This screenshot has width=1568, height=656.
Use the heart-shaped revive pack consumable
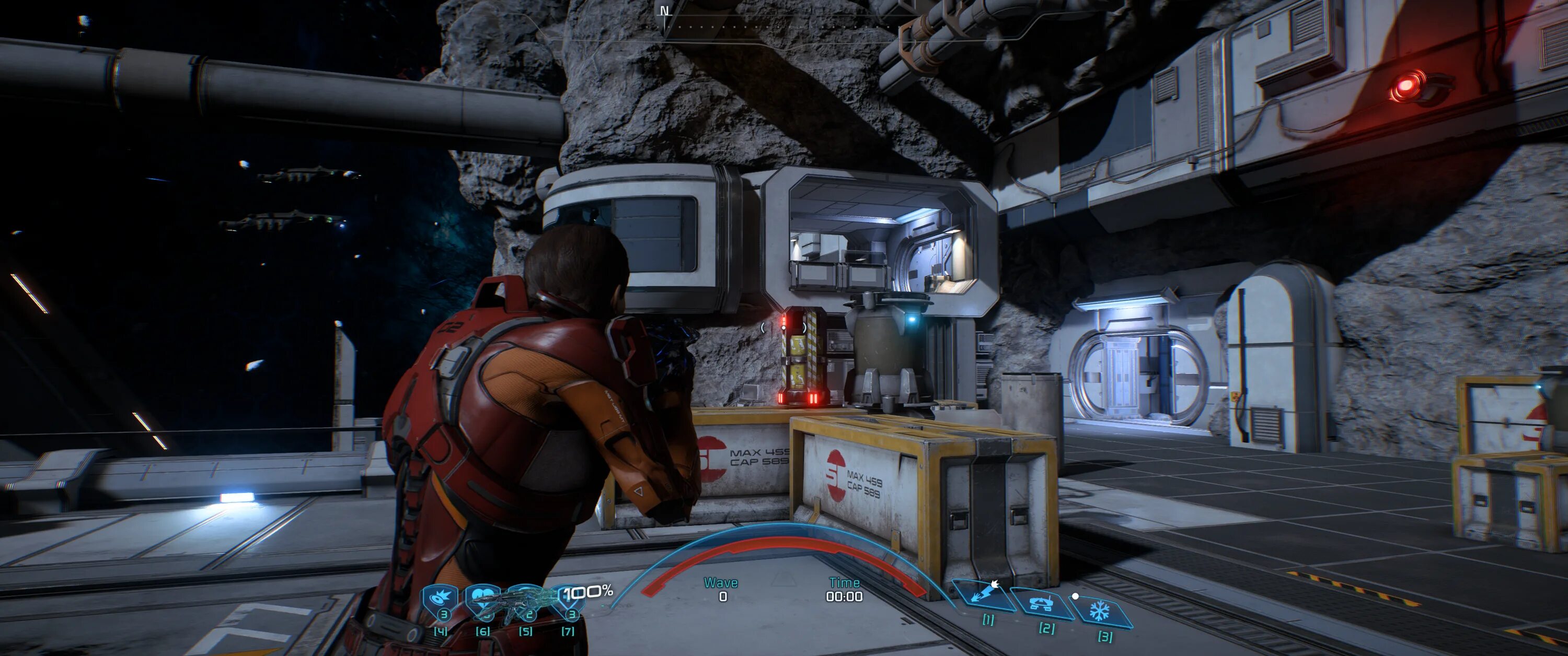point(481,598)
